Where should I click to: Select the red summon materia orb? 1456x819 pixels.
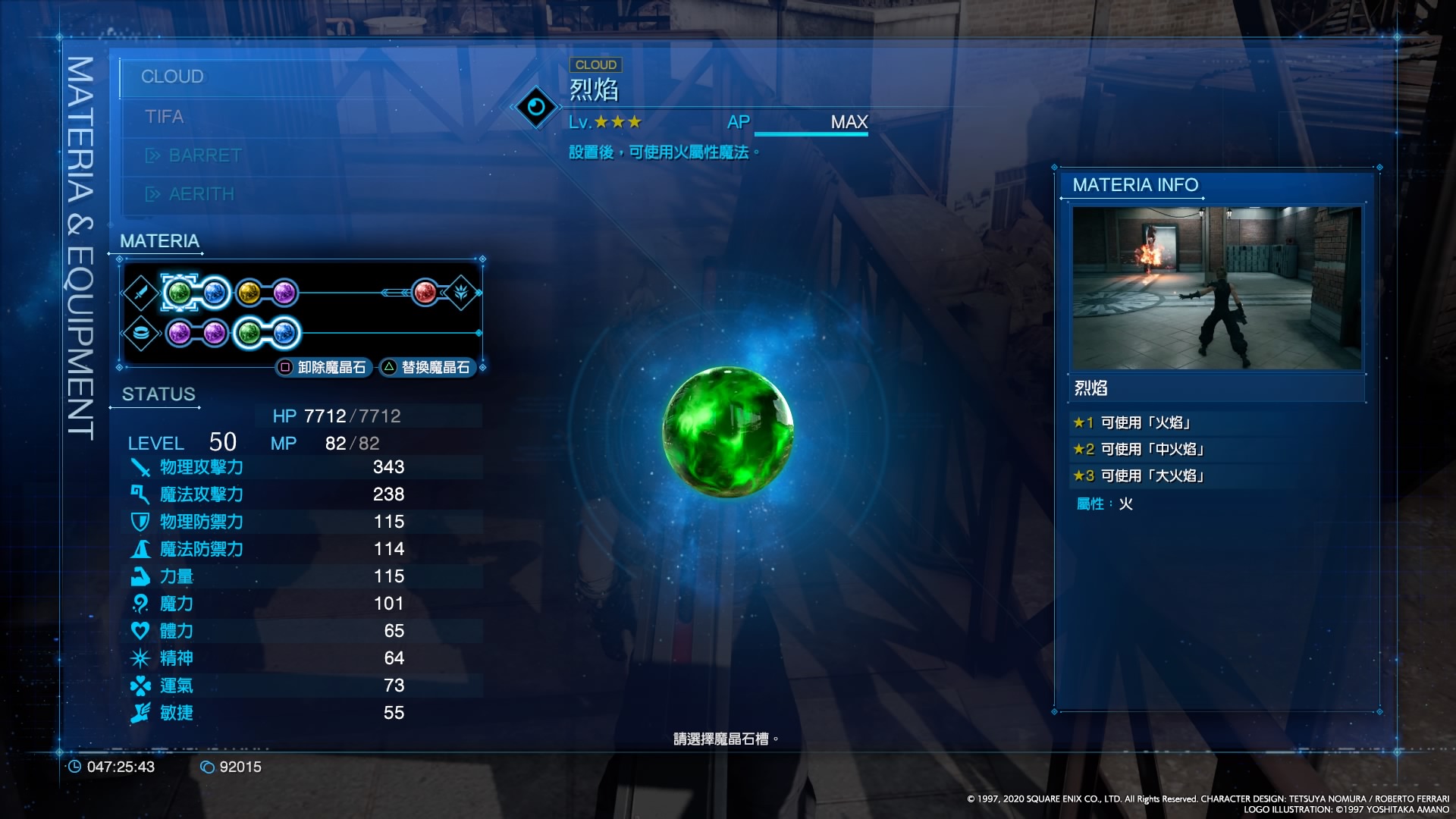click(425, 293)
